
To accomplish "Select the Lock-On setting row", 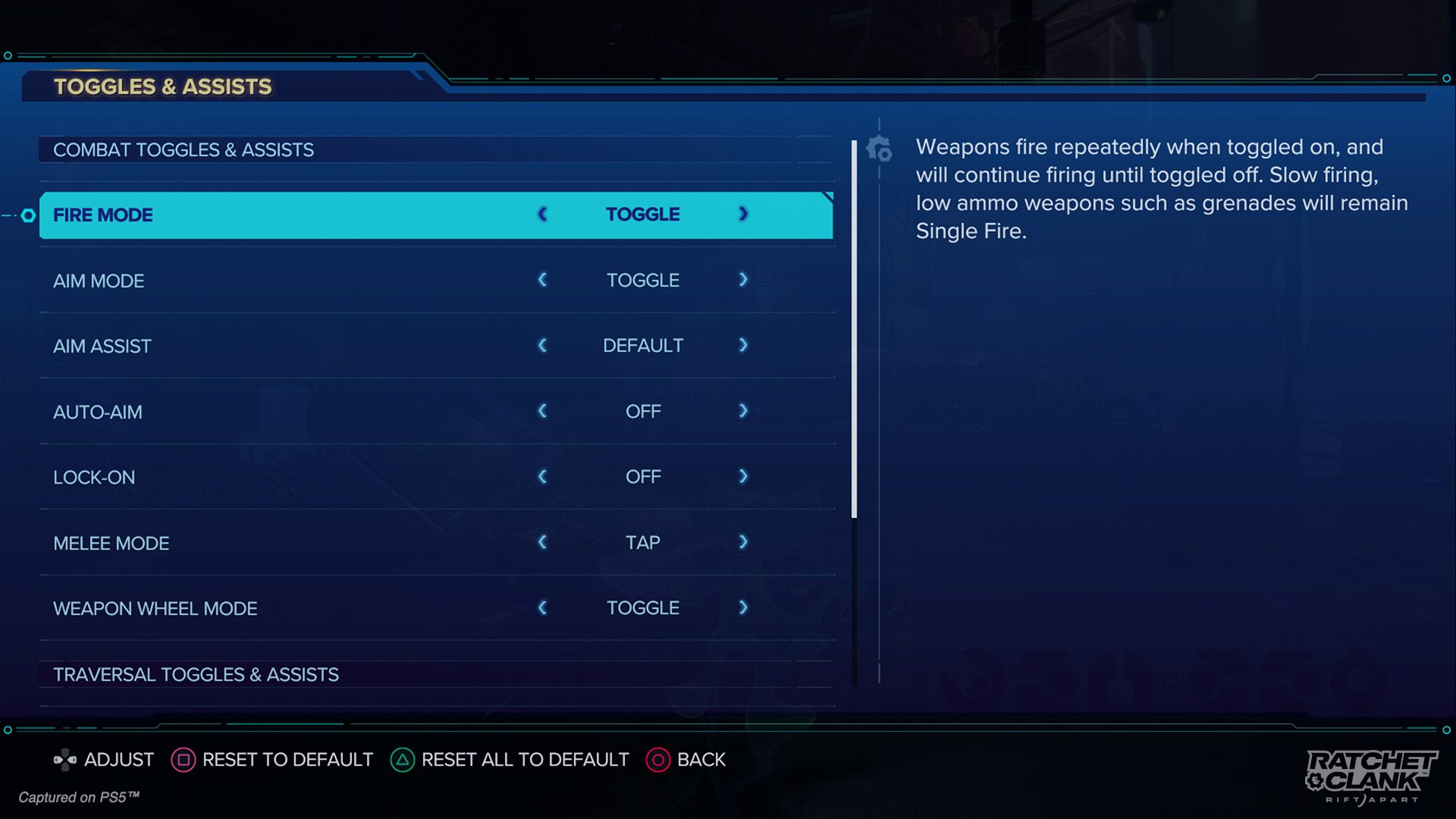I will tap(303, 477).
